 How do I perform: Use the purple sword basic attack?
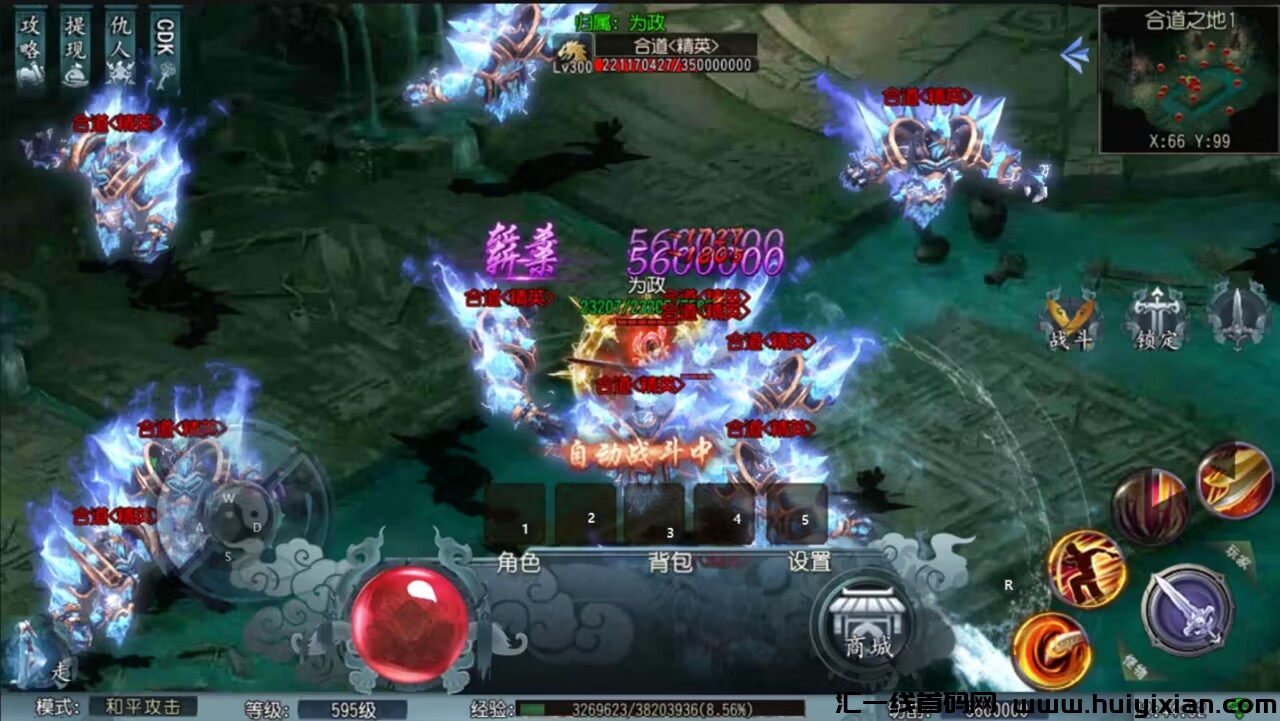pyautogui.click(x=1187, y=609)
